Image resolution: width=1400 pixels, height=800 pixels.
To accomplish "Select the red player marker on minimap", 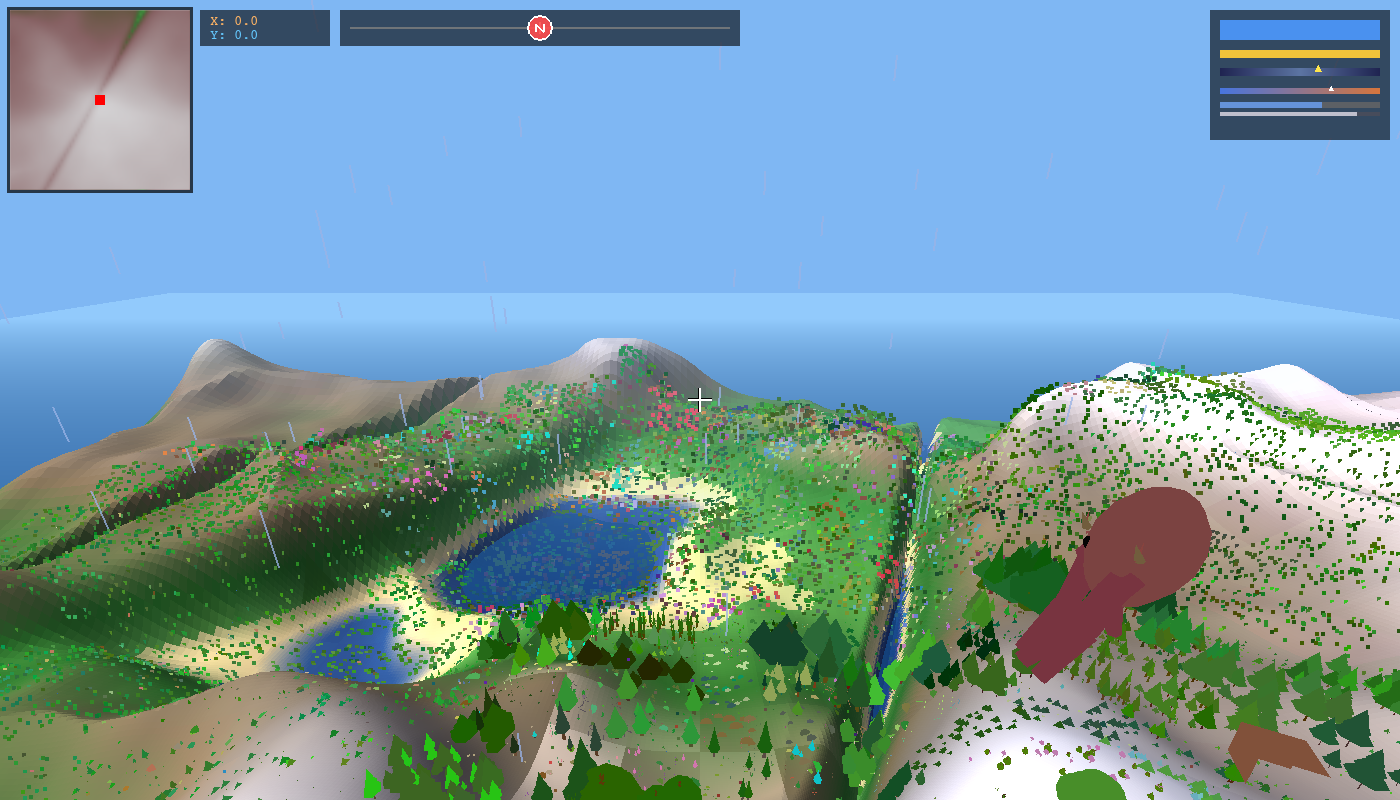I will (x=100, y=100).
